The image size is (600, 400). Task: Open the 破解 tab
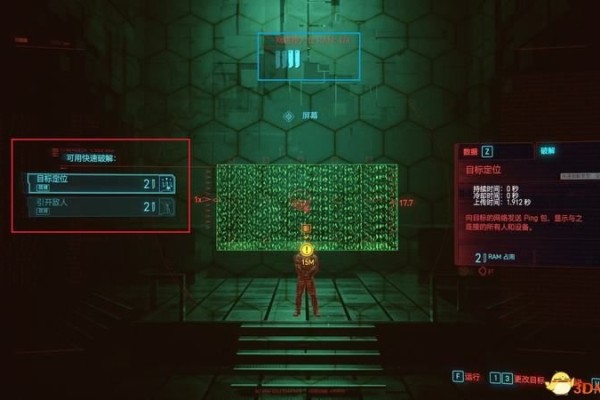click(x=547, y=150)
